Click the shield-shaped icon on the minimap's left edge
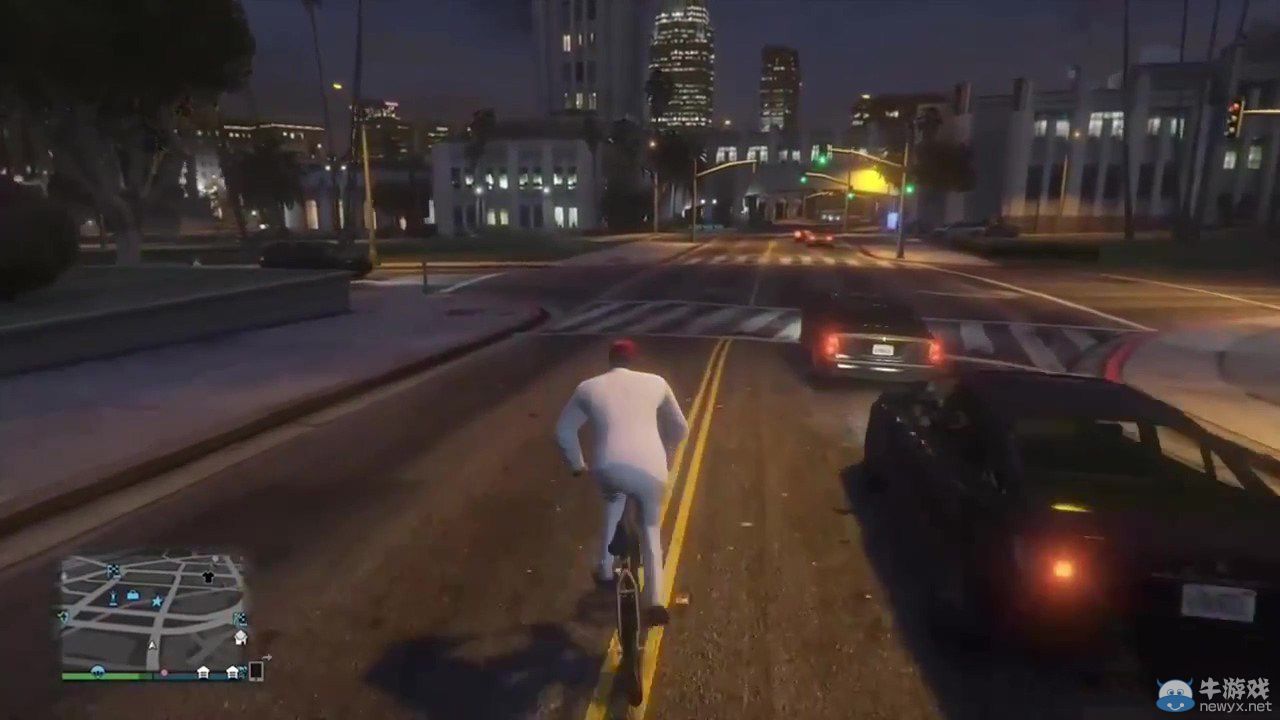 (x=63, y=616)
